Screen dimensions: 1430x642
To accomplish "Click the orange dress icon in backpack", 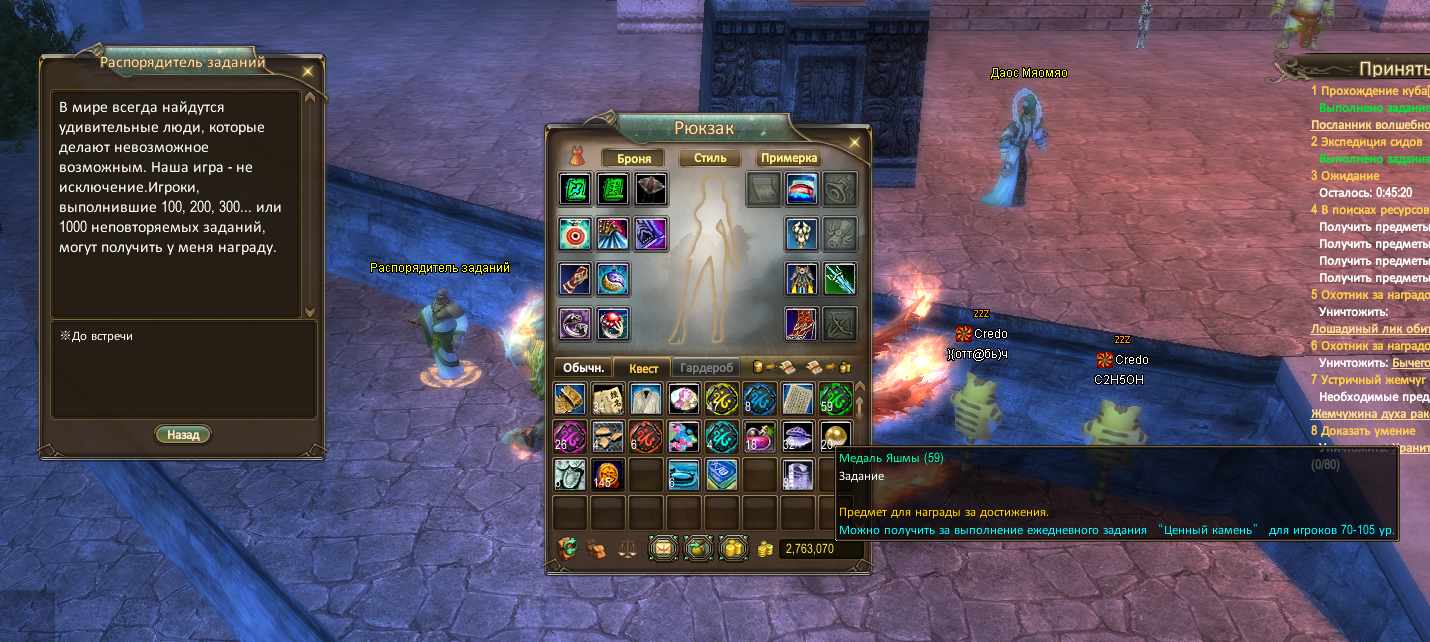I will 577,157.
